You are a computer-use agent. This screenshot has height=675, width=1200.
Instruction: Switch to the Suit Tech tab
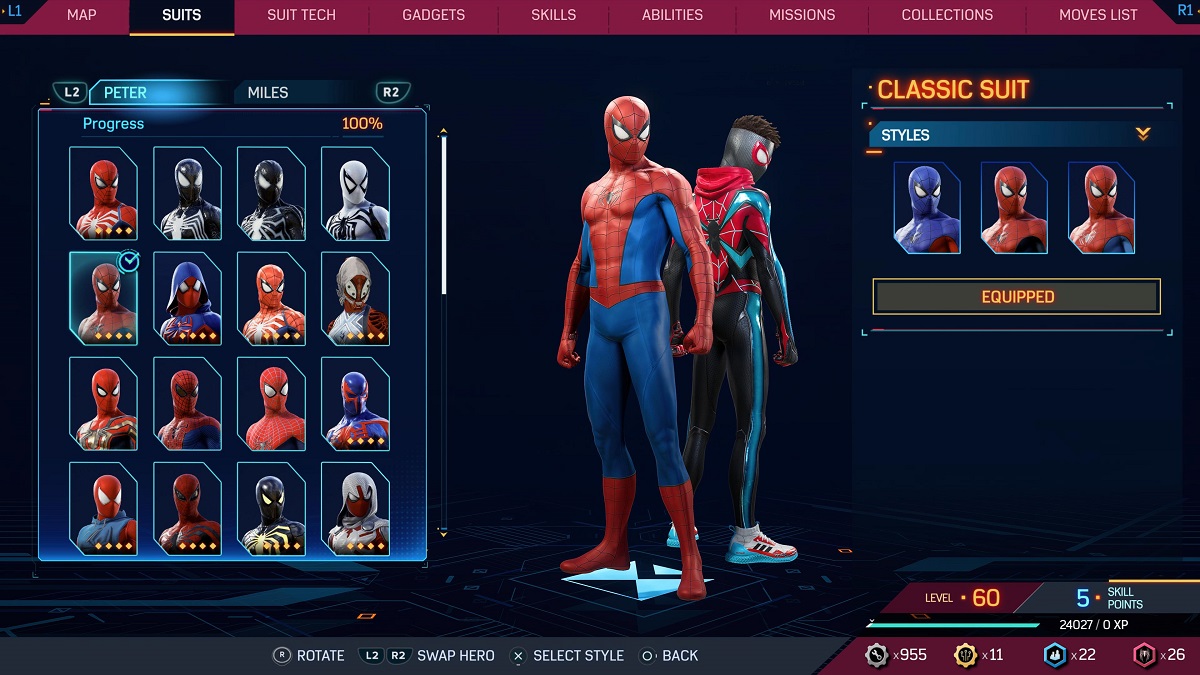(301, 15)
